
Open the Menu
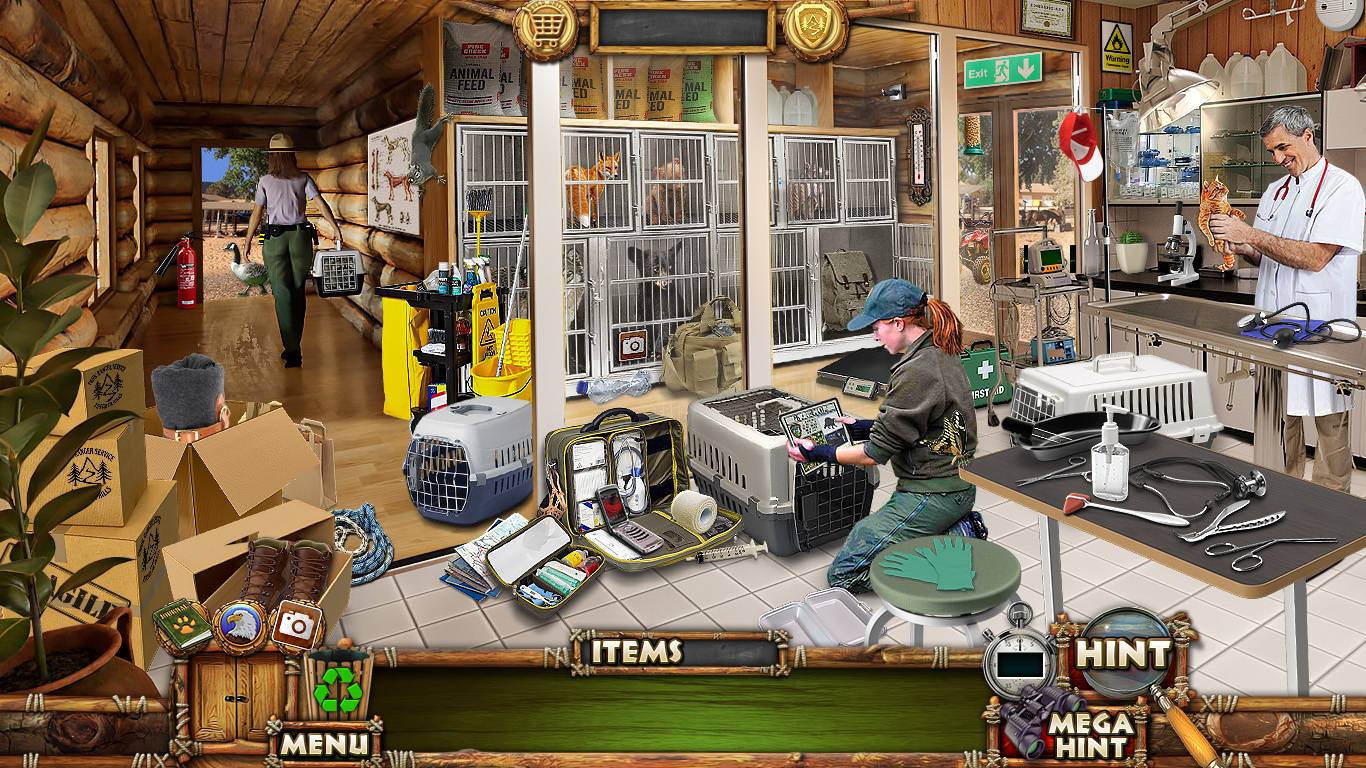(324, 743)
